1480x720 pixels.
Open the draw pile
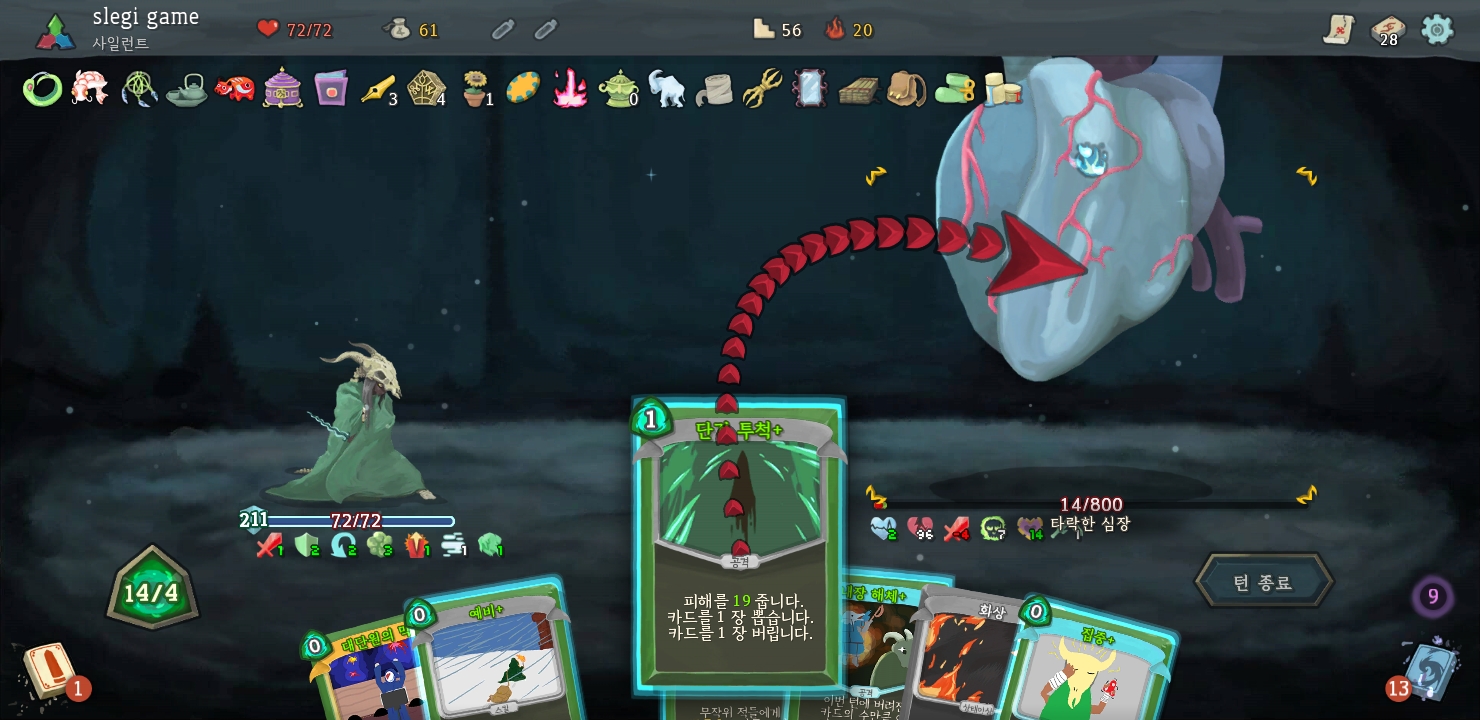[x=50, y=670]
